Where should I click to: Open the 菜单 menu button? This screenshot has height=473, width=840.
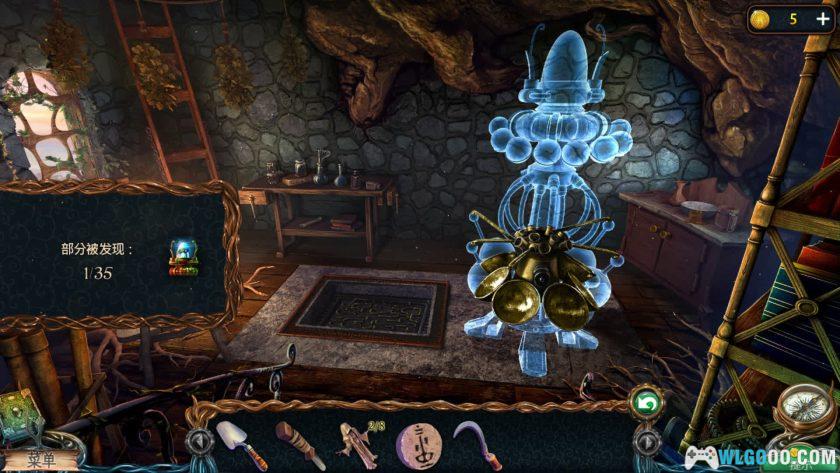point(40,459)
